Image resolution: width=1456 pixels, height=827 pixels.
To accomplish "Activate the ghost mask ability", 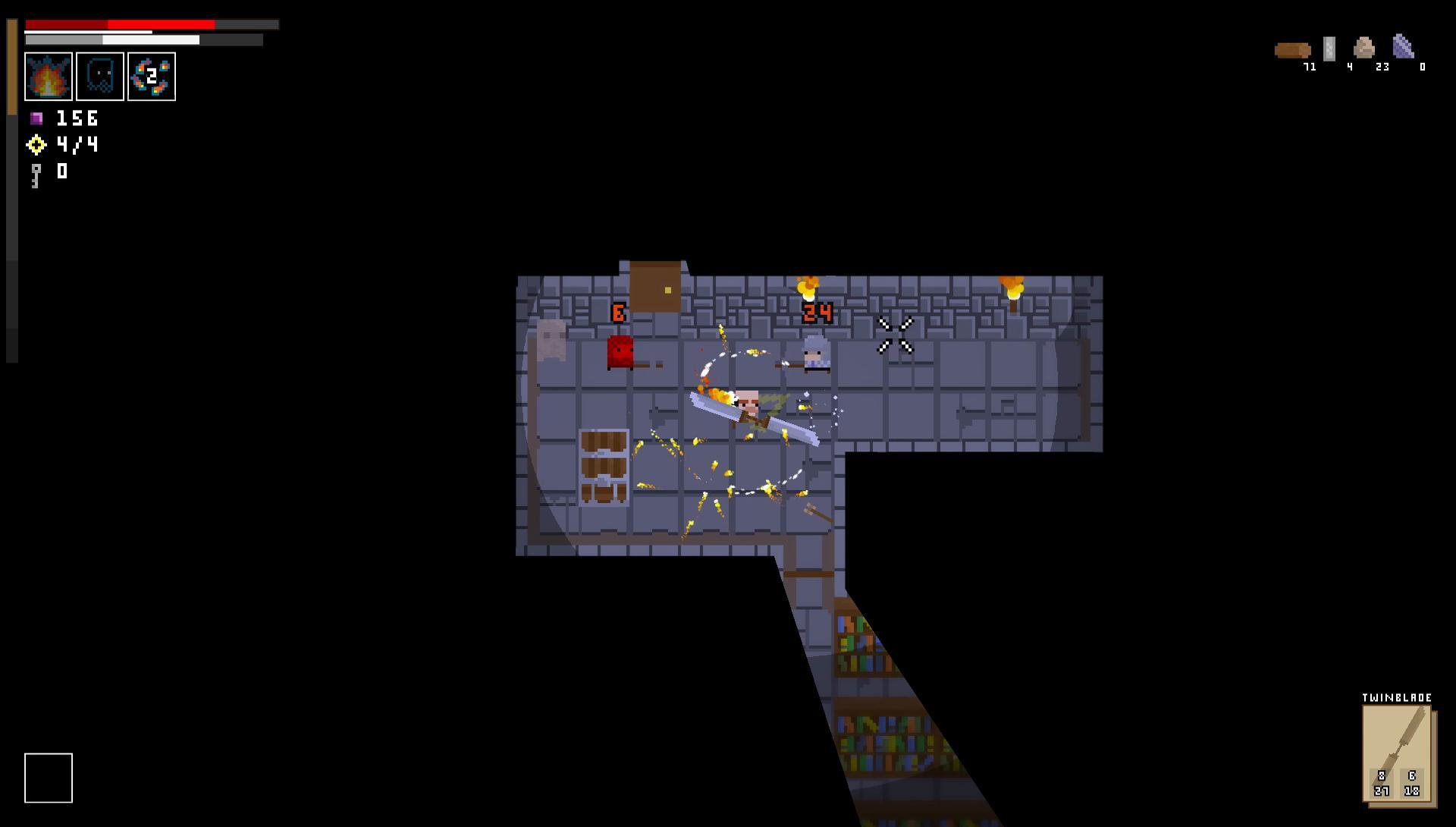I will [x=100, y=76].
